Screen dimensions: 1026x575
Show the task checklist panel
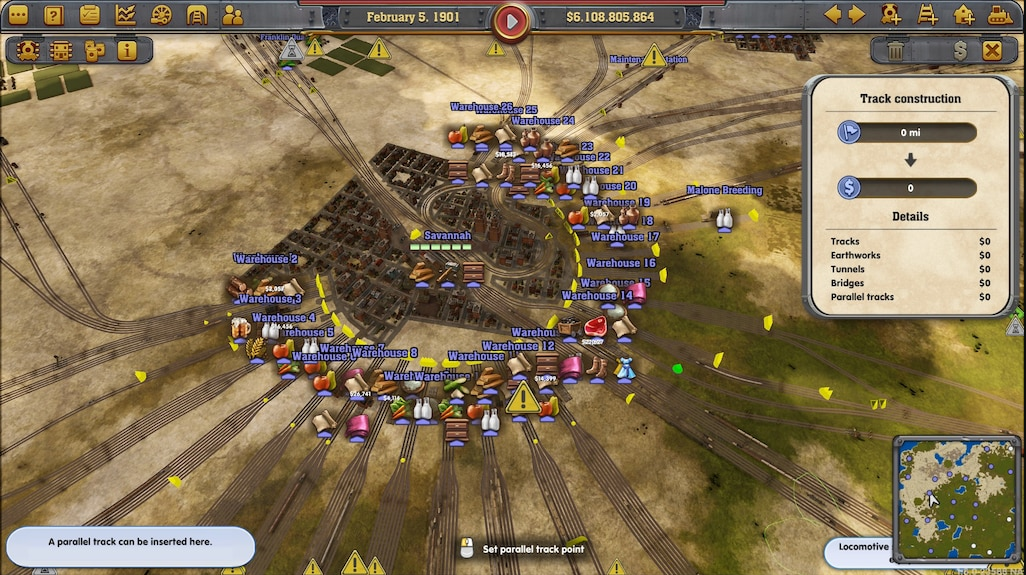[90, 15]
